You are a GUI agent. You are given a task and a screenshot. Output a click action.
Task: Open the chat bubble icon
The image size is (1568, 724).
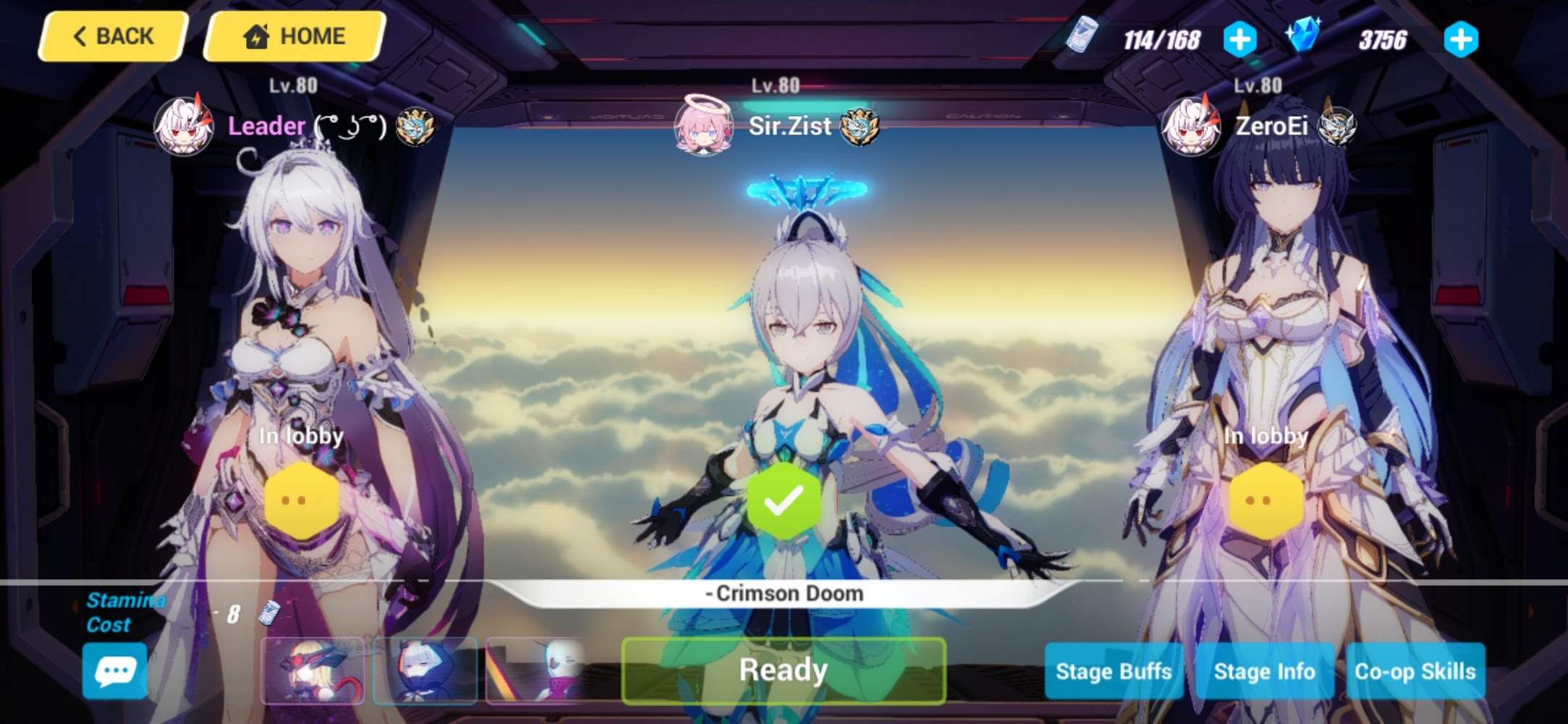[116, 671]
